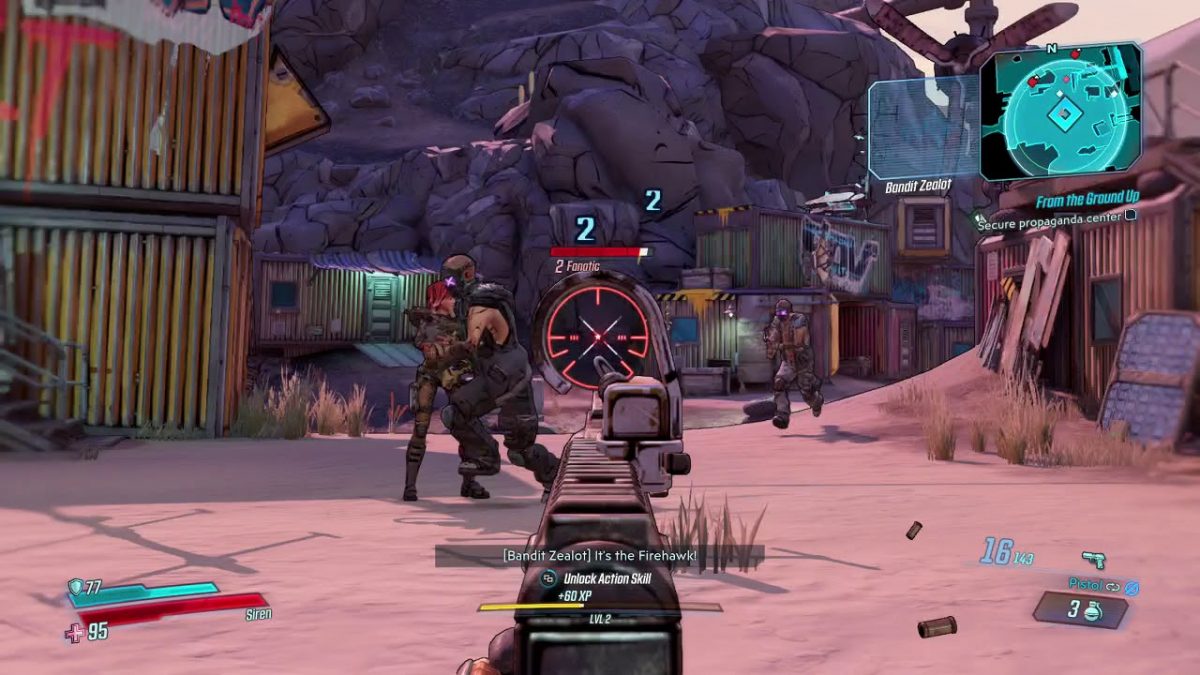1200x675 pixels.
Task: Select the From the Ground Up mission tracker
Action: click(1088, 201)
